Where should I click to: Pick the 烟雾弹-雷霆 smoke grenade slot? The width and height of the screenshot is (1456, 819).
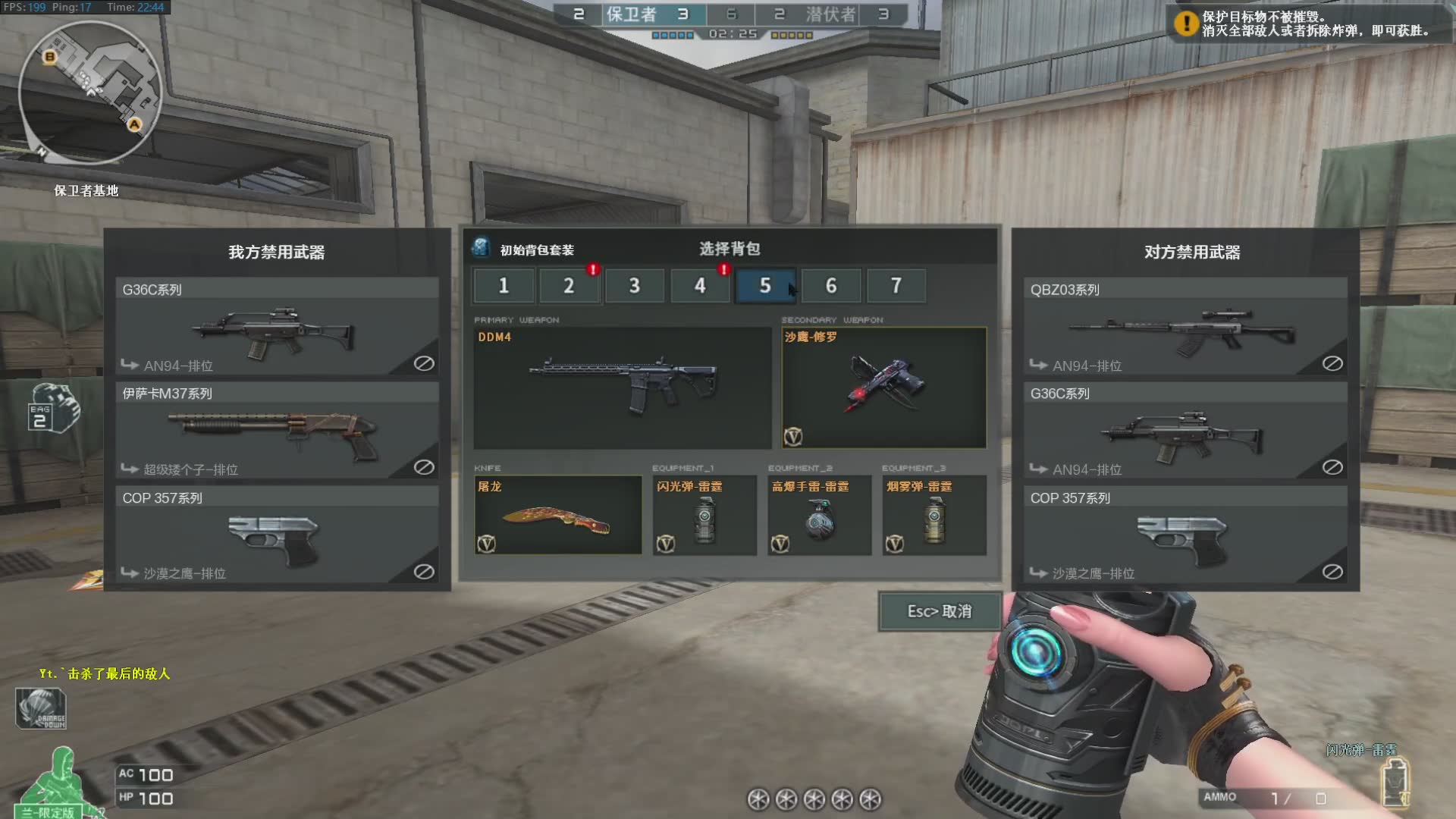pyautogui.click(x=934, y=516)
